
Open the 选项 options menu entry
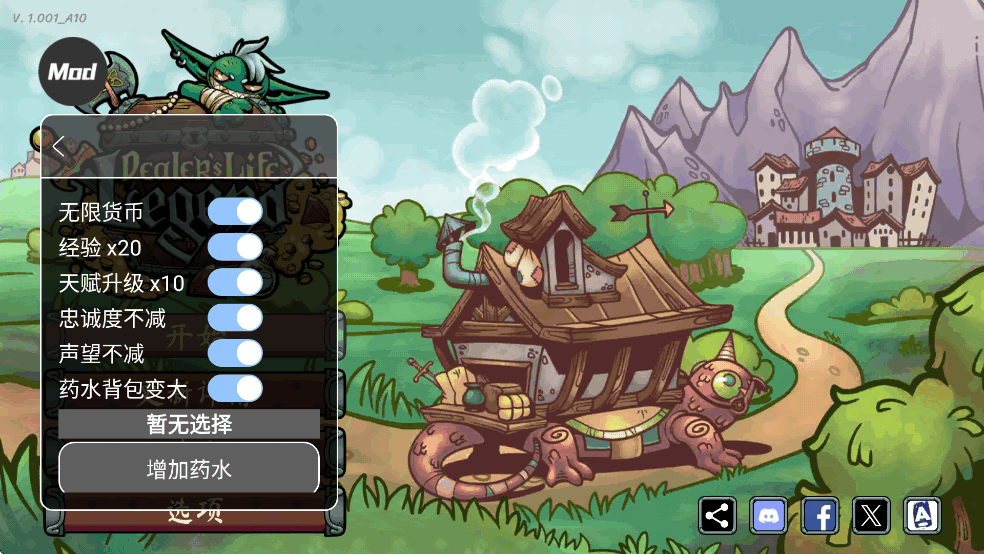tap(193, 518)
